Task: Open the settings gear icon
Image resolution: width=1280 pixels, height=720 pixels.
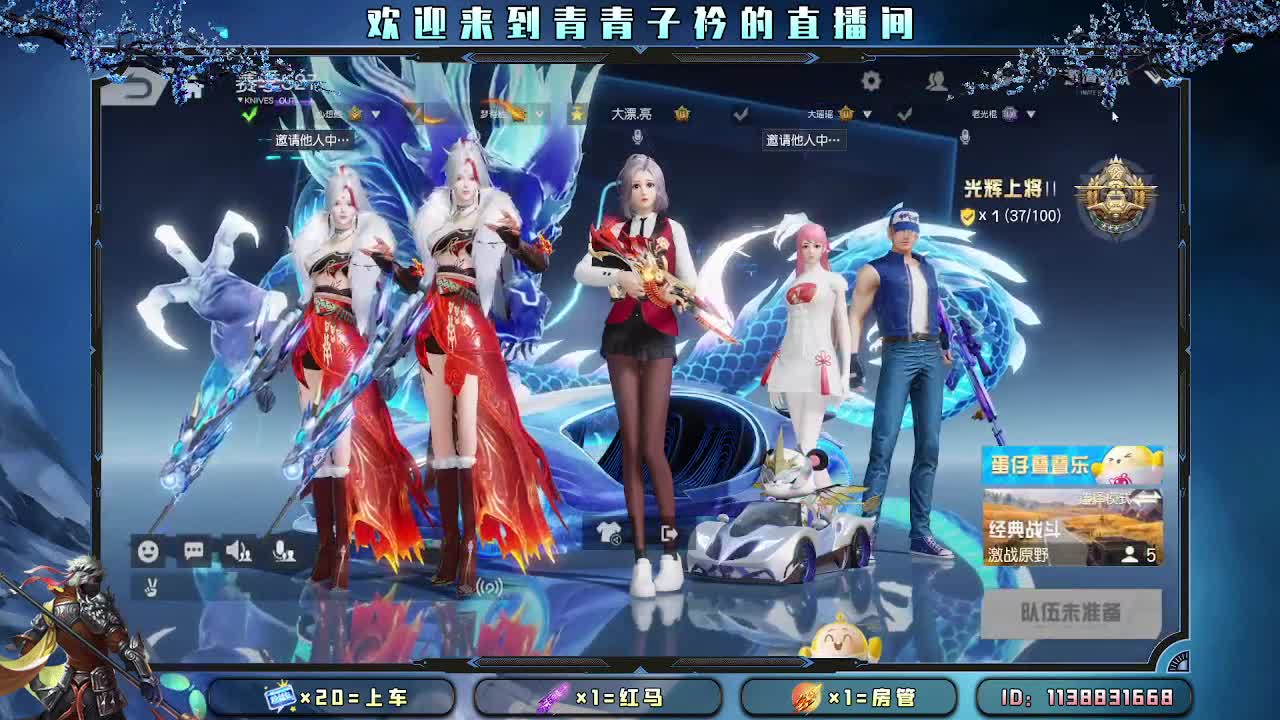Action: [x=871, y=80]
